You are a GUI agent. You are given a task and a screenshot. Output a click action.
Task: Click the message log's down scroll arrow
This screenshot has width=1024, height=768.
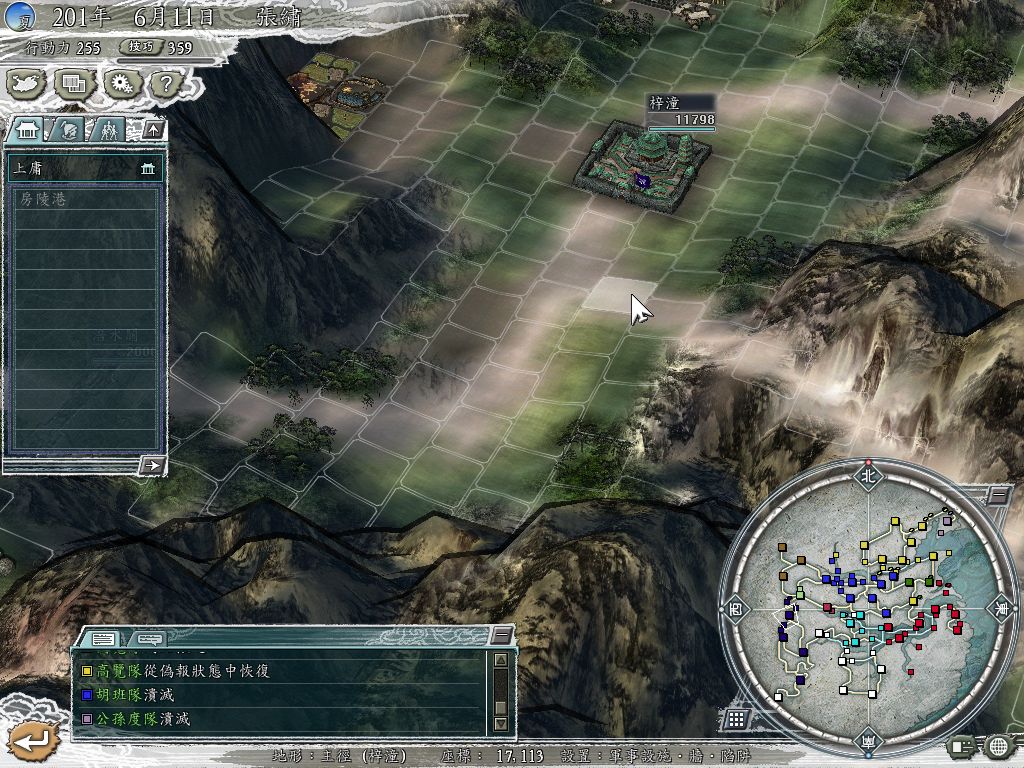pyautogui.click(x=501, y=723)
